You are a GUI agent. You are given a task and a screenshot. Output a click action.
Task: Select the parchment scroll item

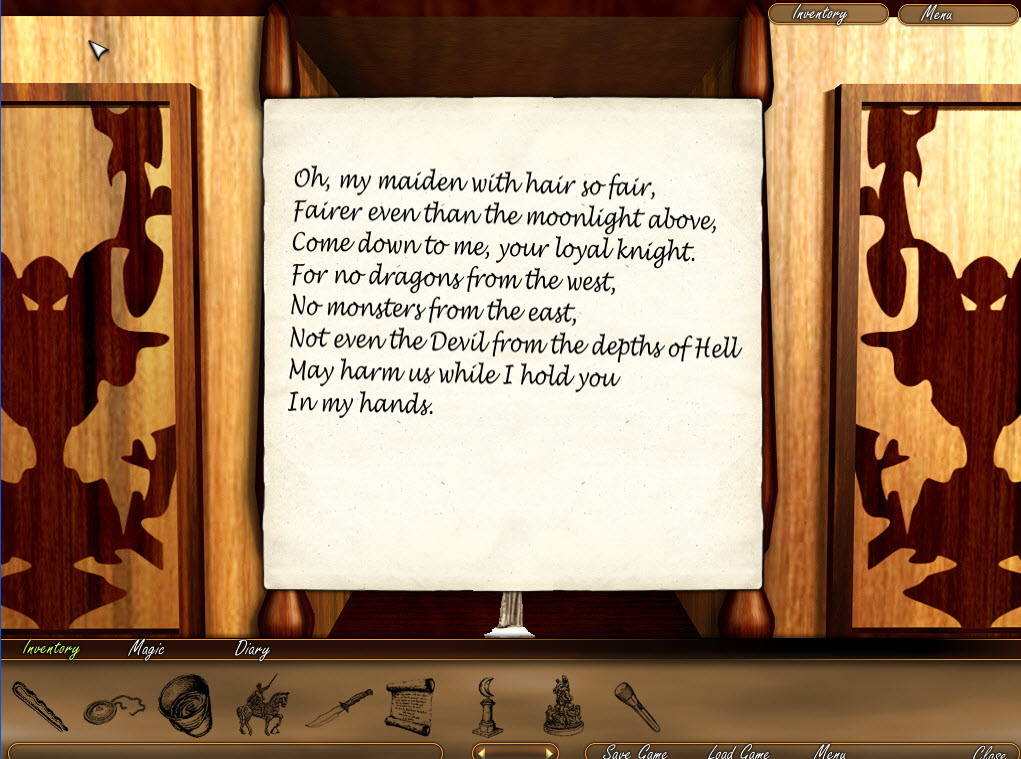(410, 706)
